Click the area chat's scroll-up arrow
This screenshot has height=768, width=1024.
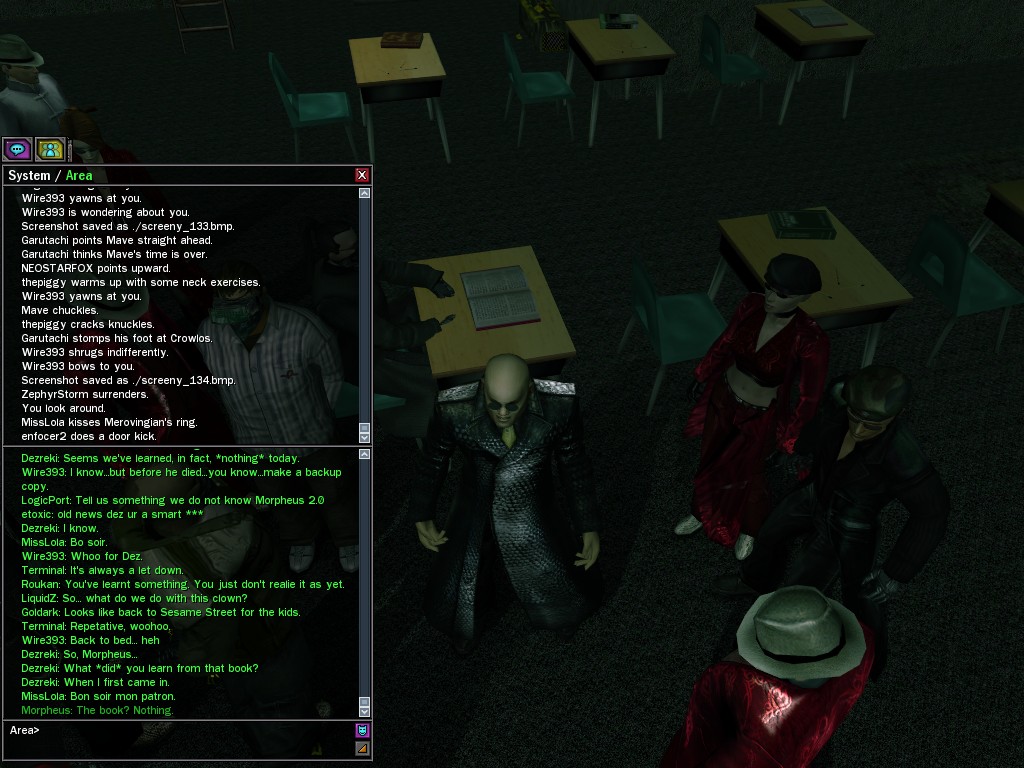point(364,456)
